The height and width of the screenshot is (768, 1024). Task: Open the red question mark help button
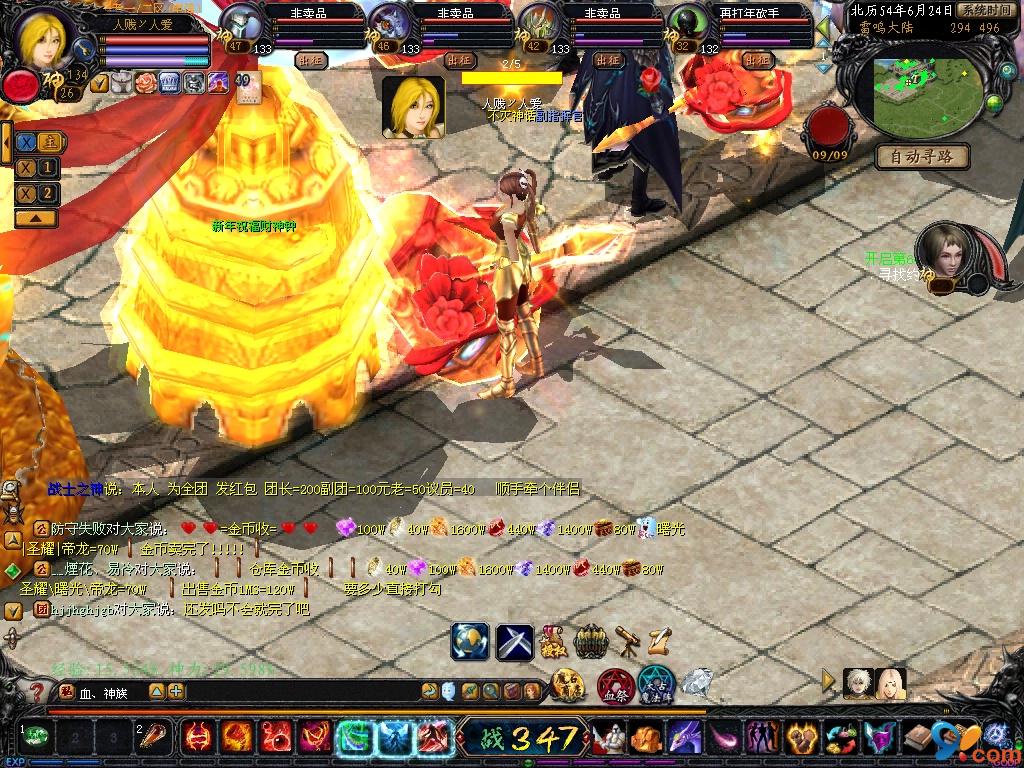click(37, 690)
